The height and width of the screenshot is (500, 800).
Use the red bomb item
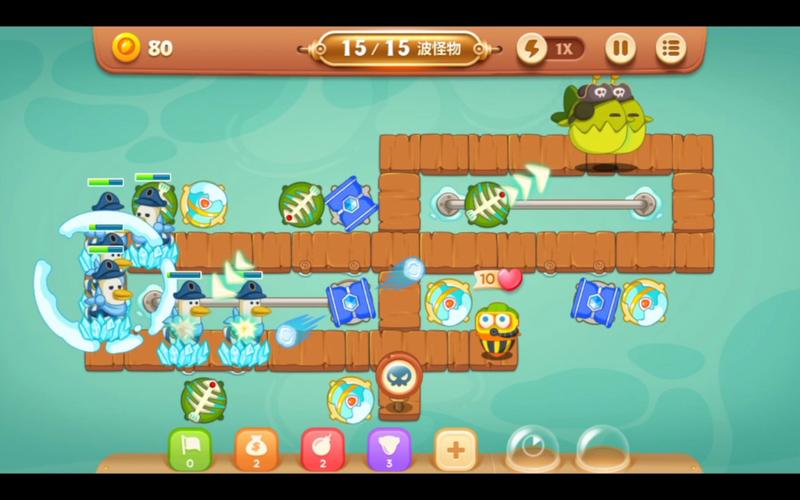point(322,448)
